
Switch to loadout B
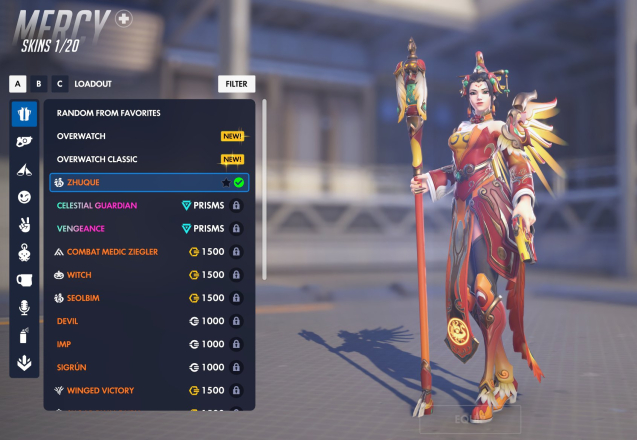click(x=39, y=84)
